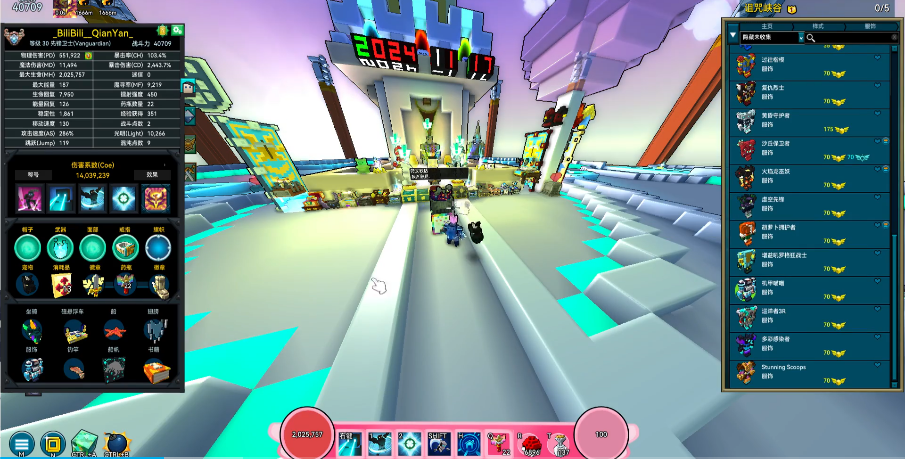The width and height of the screenshot is (905, 459).
Task: Select the 沙丘保卫者 costume entry
Action: pos(810,150)
